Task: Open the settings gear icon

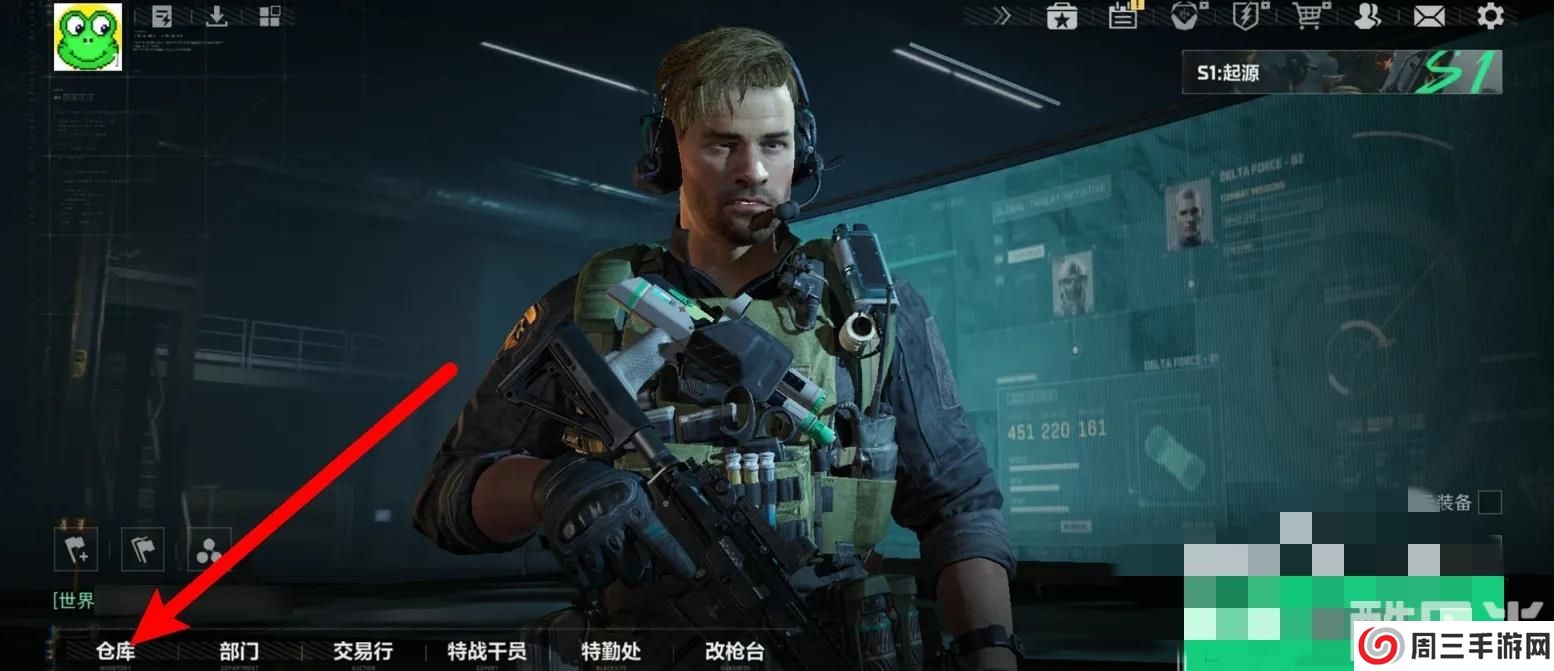Action: pyautogui.click(x=1490, y=16)
